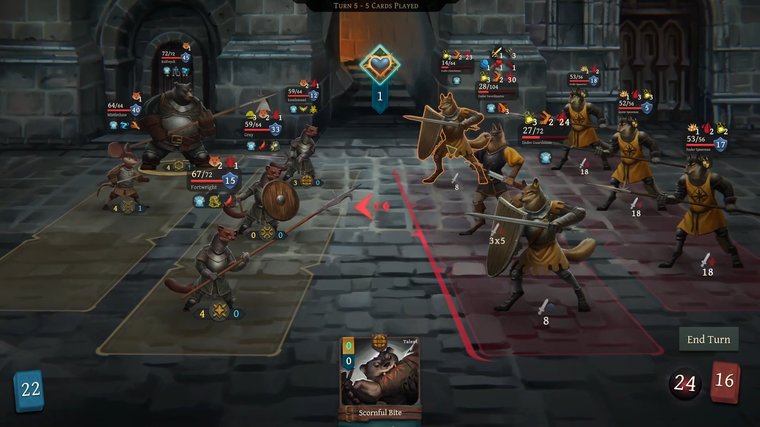This screenshot has height=427, width=760.
Task: Open the blue draw pile showing 22
Action: [x=29, y=389]
